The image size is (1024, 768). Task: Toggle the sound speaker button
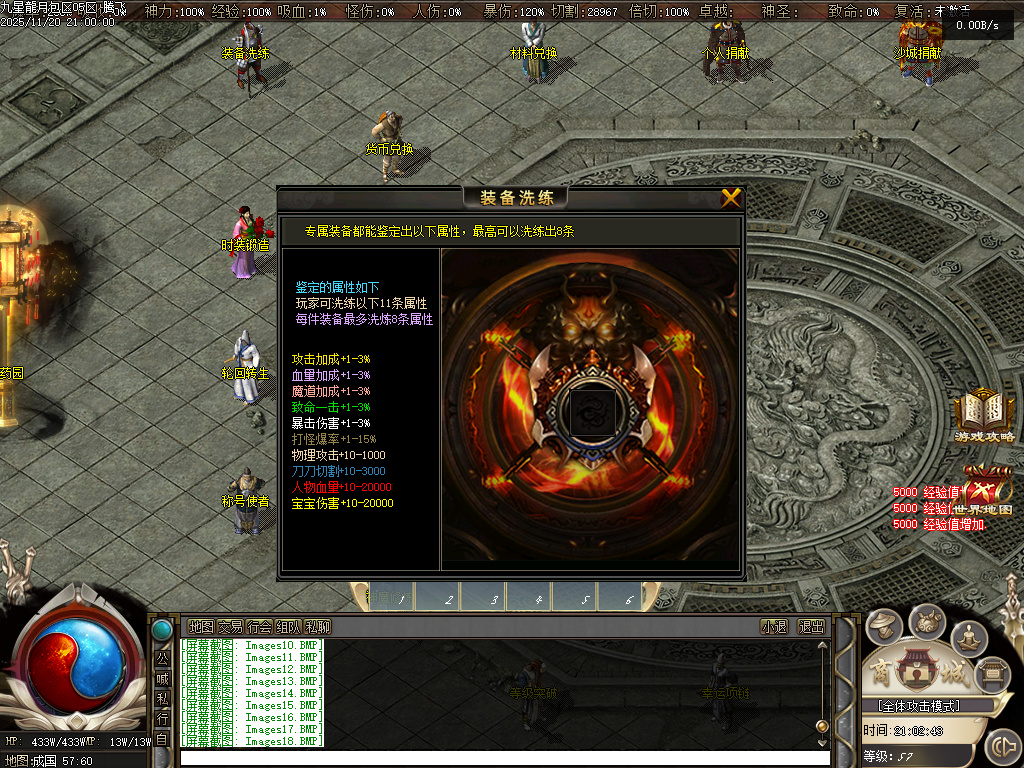[x=1001, y=747]
